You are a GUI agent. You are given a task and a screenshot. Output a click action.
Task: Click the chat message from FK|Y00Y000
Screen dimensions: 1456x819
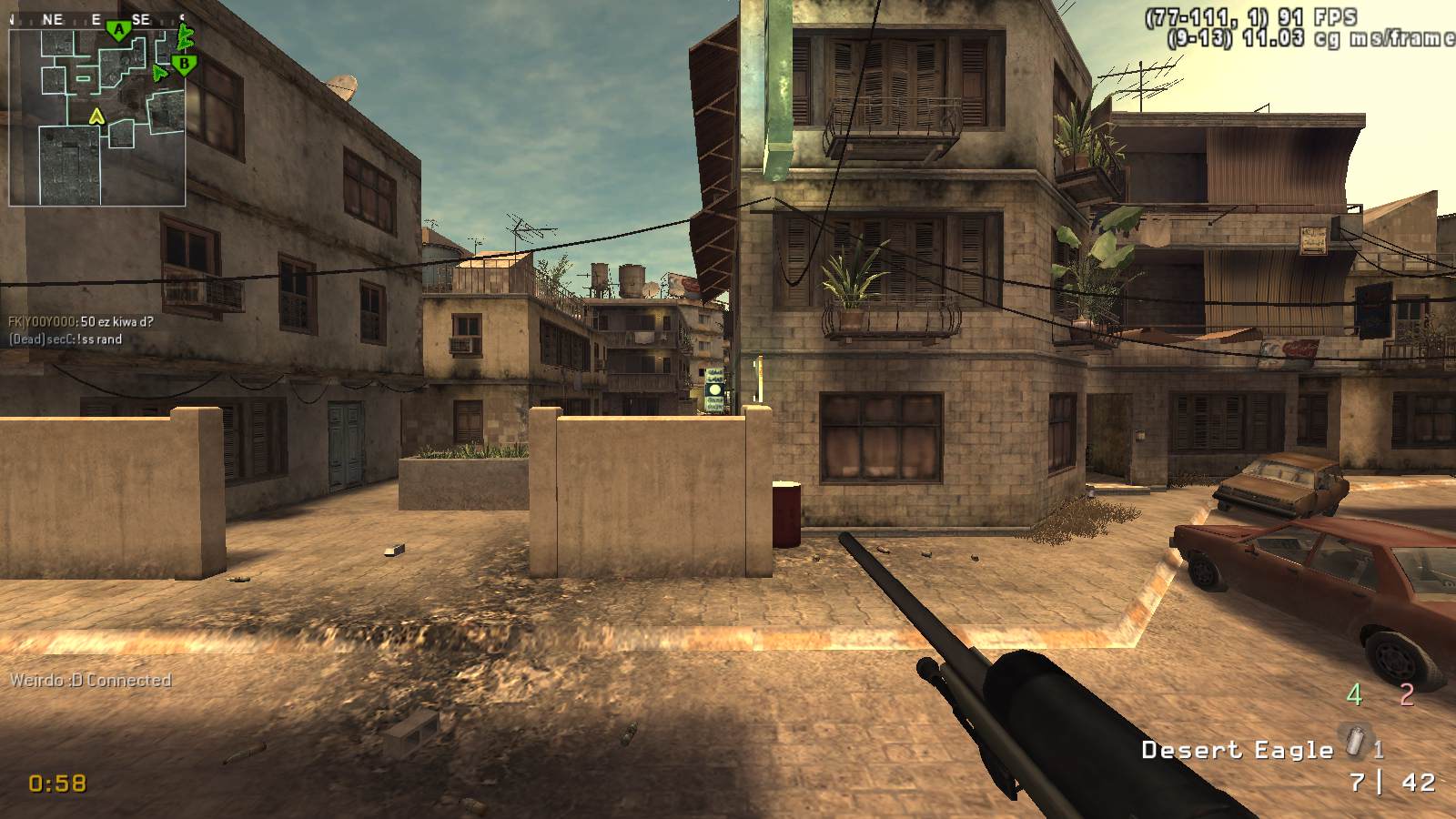pos(81,321)
